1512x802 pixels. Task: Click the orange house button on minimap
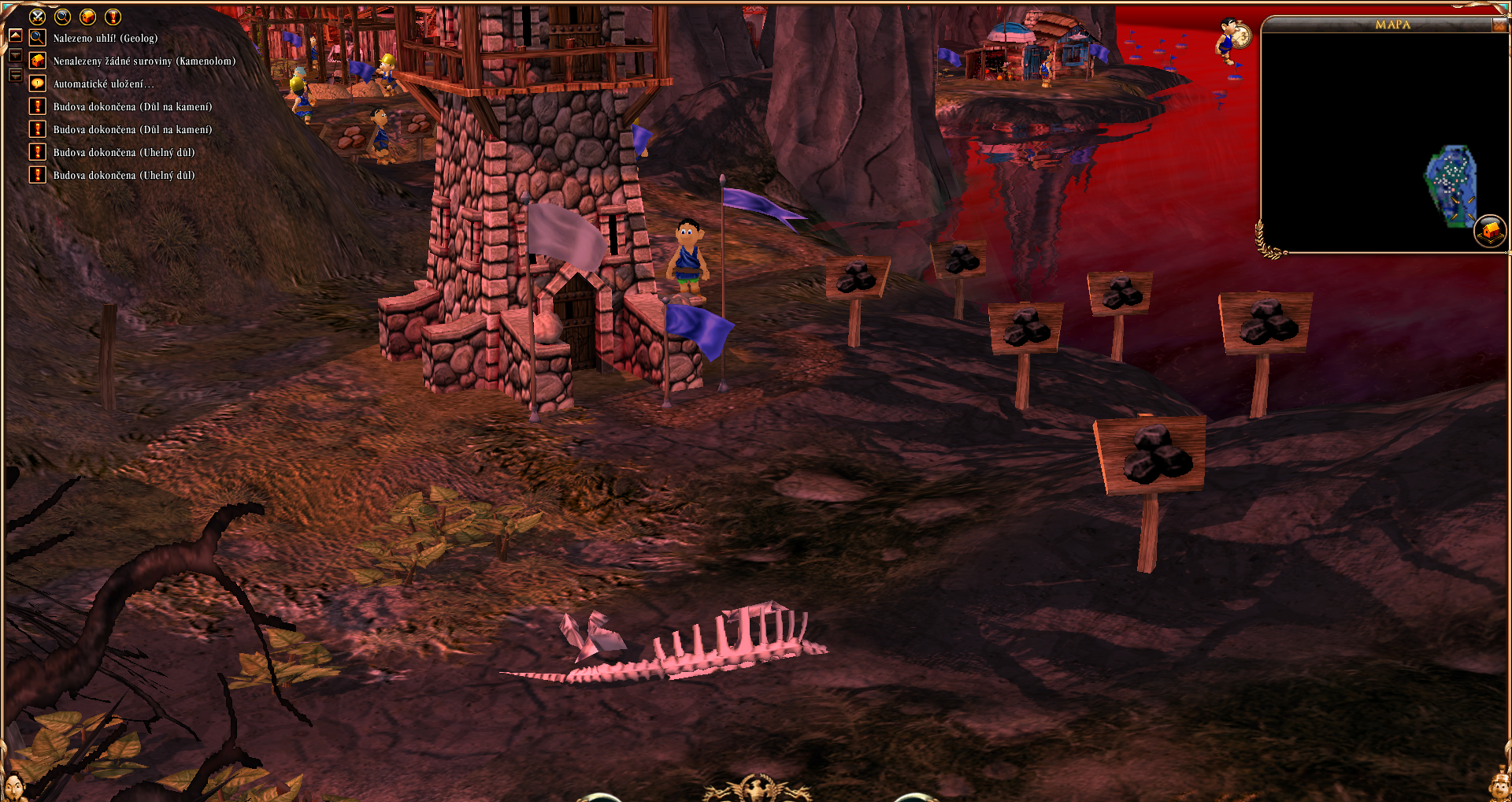1489,232
